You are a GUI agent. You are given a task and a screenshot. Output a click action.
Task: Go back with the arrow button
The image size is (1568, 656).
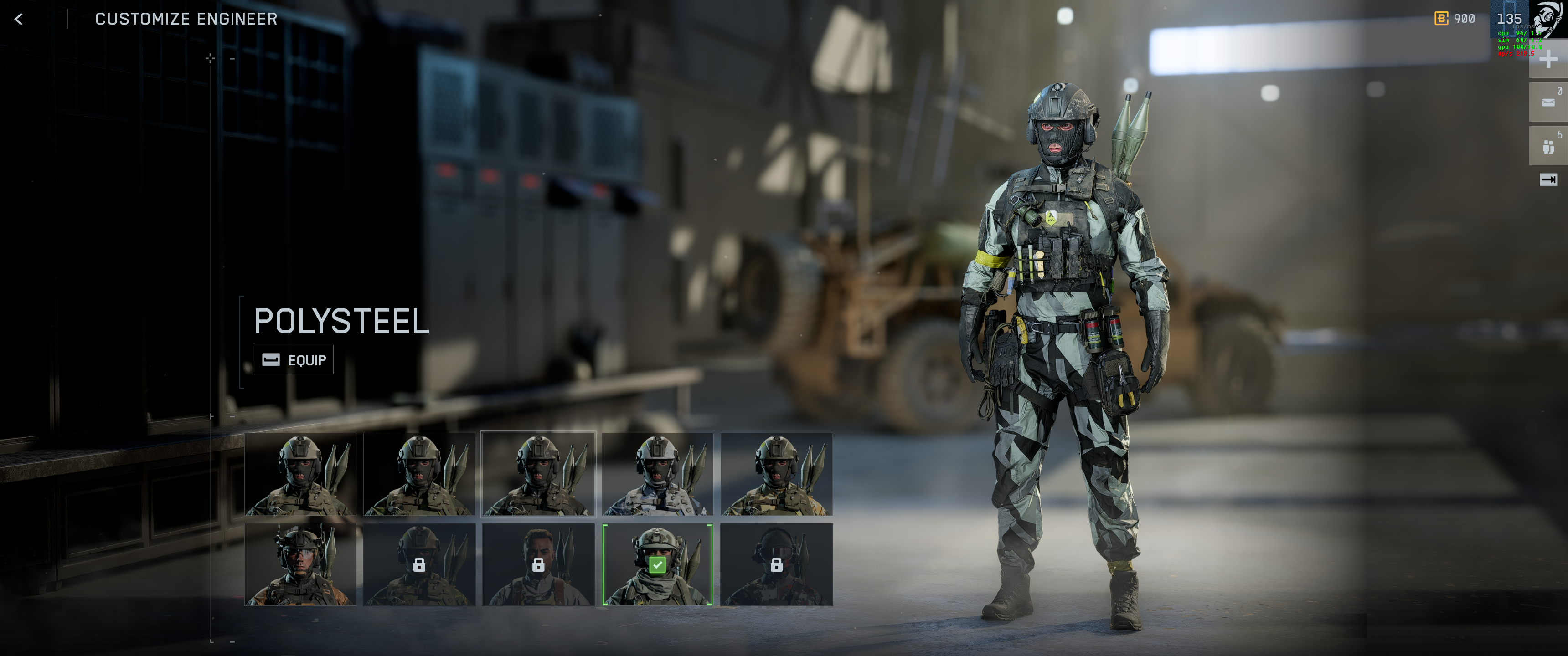click(x=19, y=20)
